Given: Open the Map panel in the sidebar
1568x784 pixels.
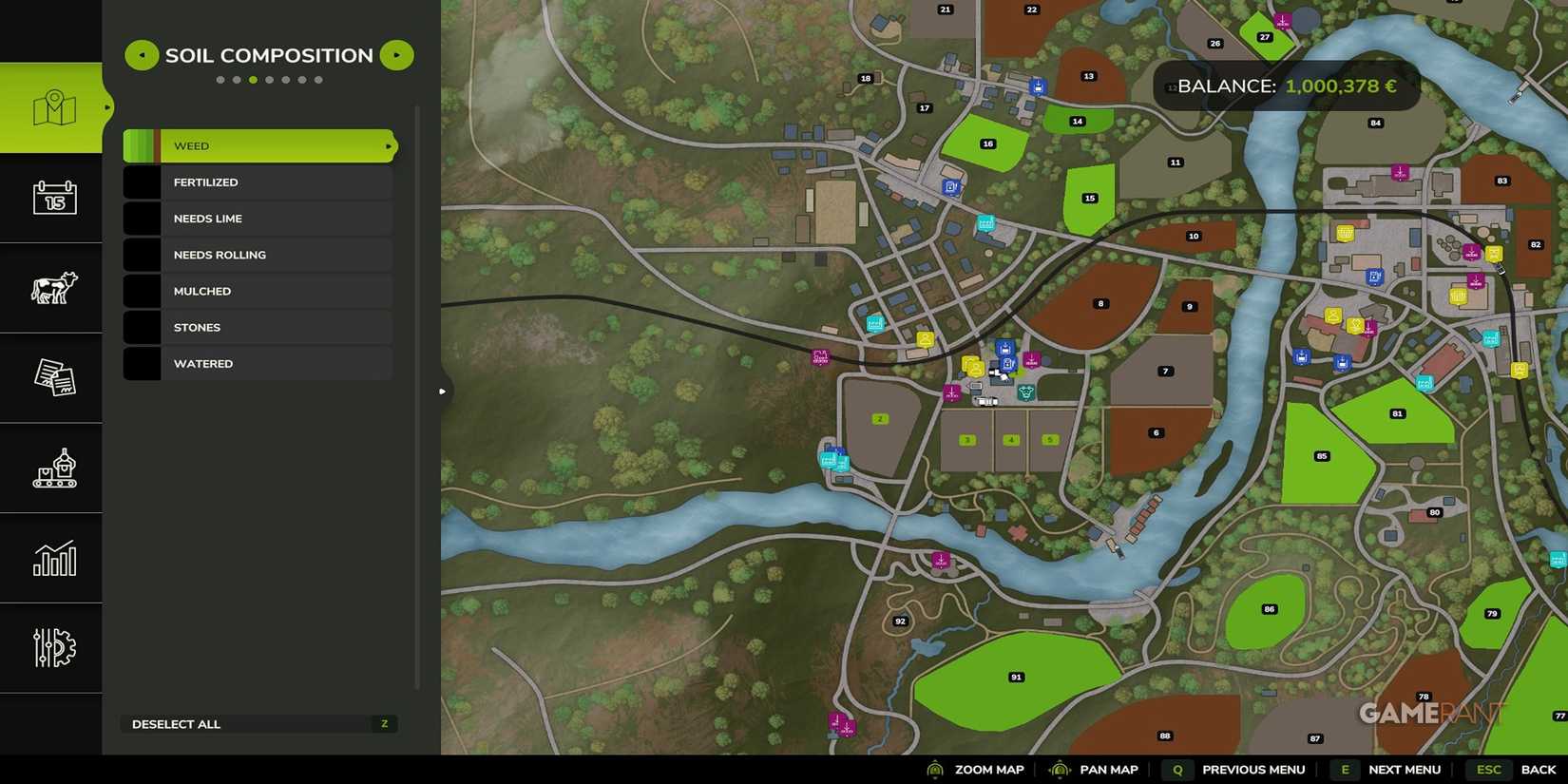Looking at the screenshot, I should tap(52, 105).
